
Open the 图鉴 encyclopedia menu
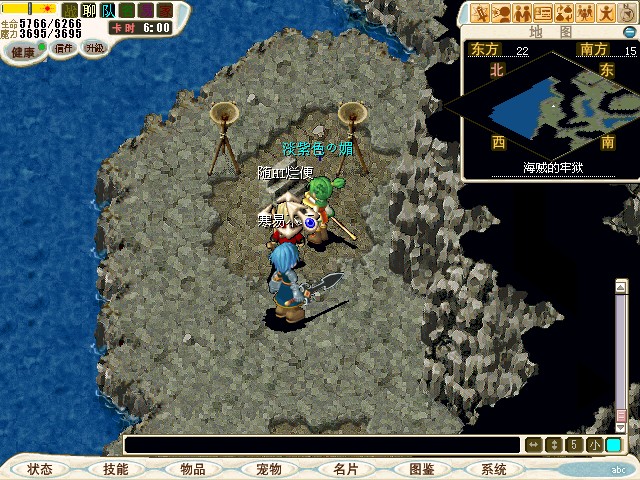click(421, 469)
